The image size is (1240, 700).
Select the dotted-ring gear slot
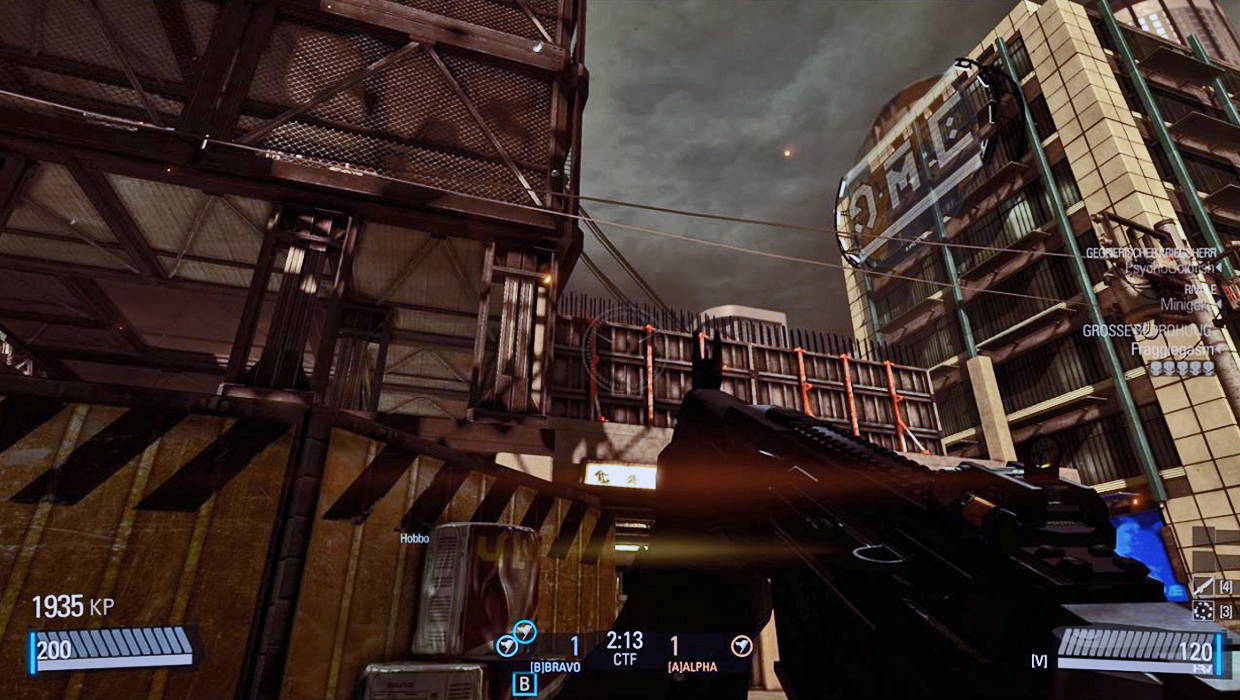(x=1202, y=611)
